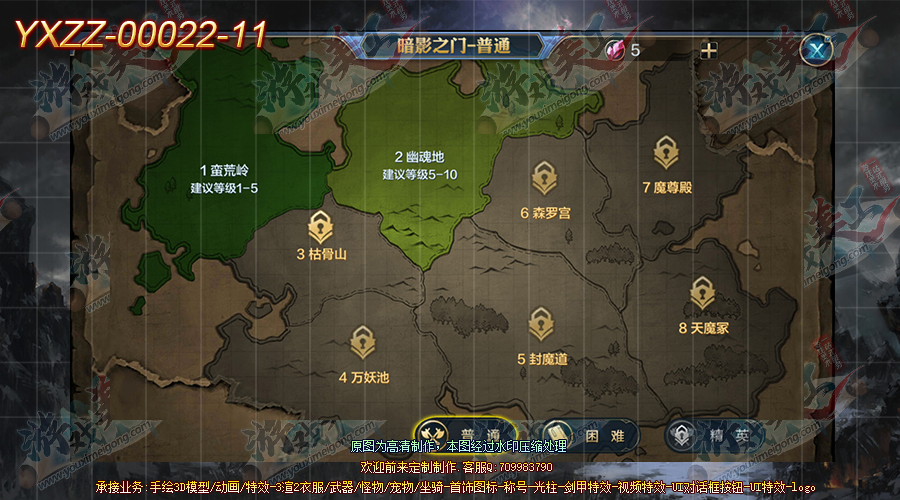Close the map with the X button
The width and height of the screenshot is (900, 500).
pyautogui.click(x=818, y=49)
